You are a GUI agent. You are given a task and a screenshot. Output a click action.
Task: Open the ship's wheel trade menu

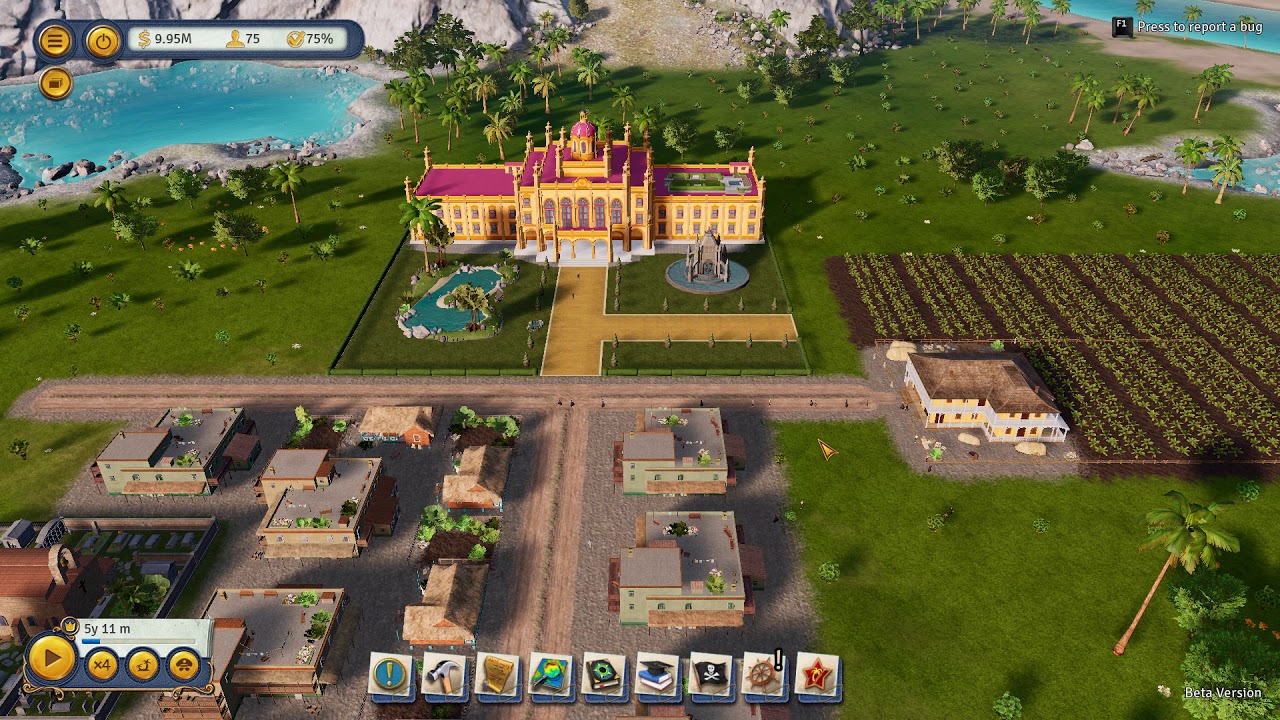[x=763, y=676]
